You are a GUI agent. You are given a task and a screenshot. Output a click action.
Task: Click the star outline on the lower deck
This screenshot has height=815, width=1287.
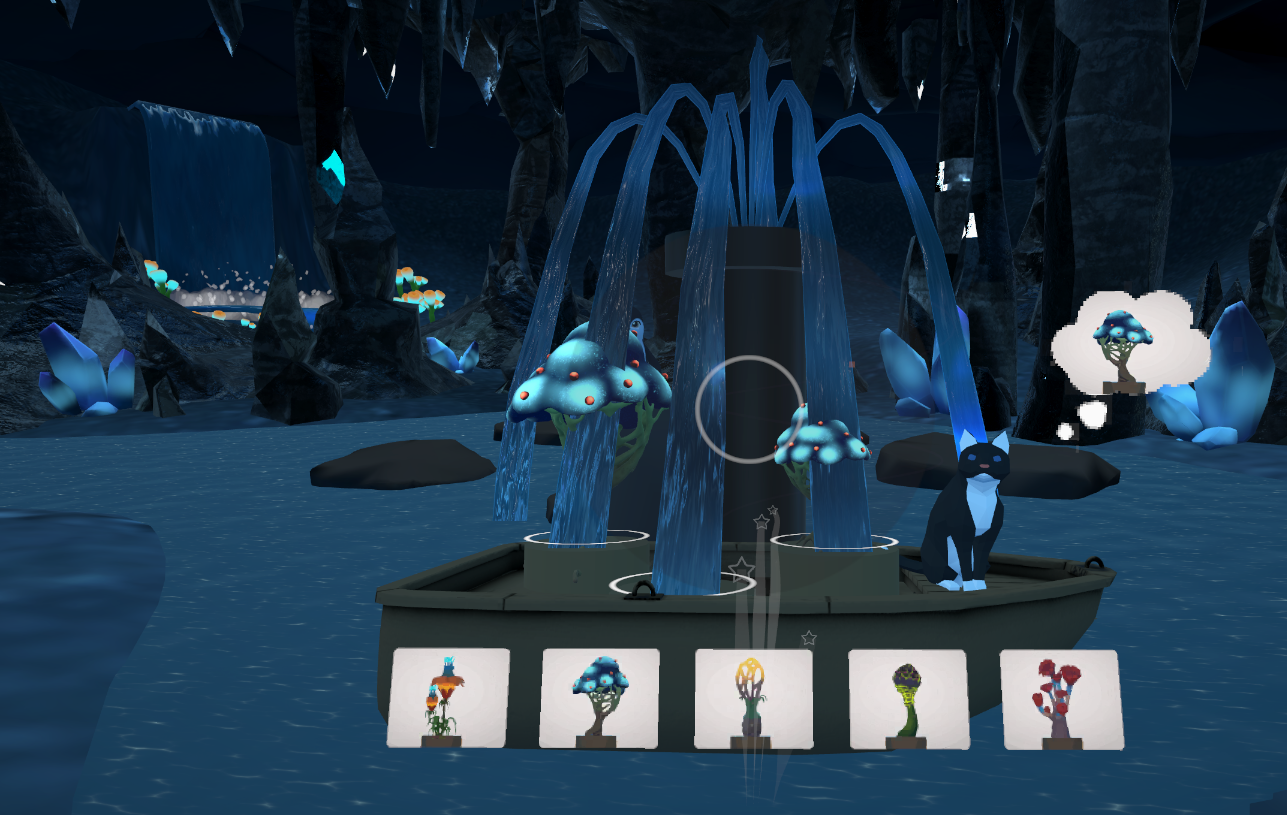(741, 568)
